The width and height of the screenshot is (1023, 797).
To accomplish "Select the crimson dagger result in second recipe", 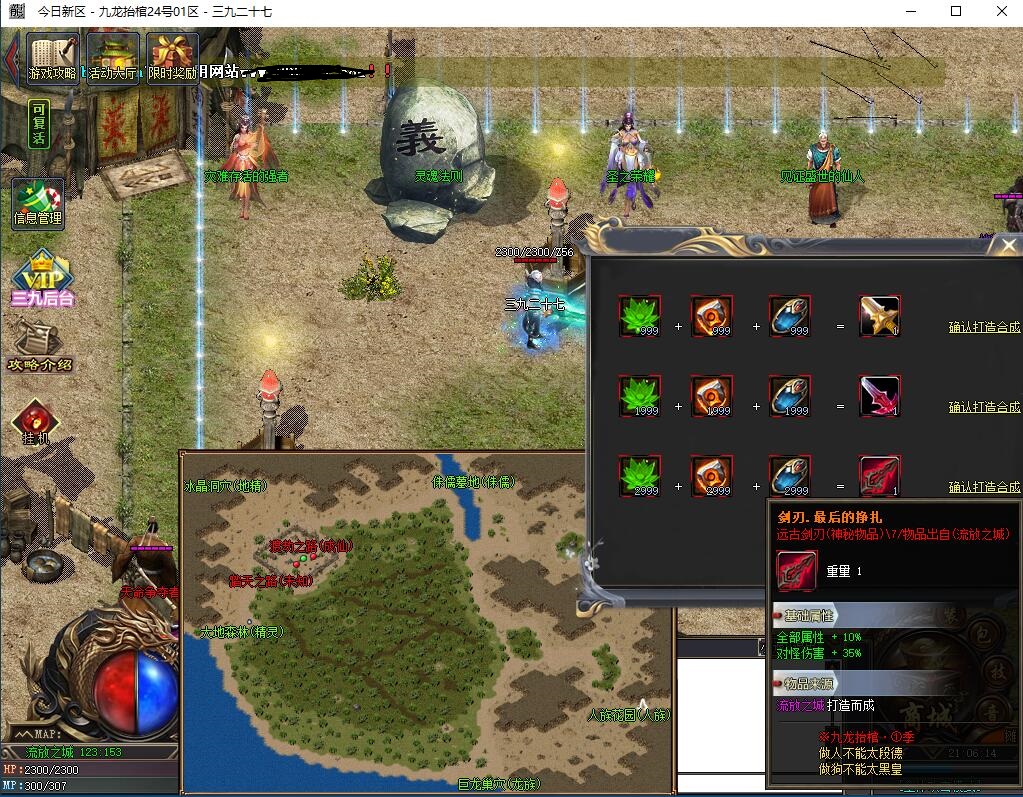I will [880, 396].
